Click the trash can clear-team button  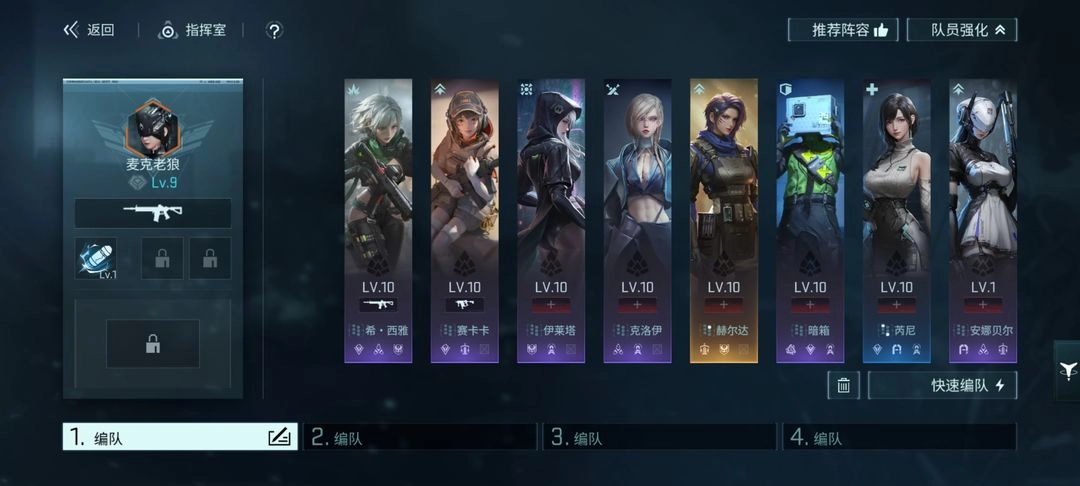[843, 385]
